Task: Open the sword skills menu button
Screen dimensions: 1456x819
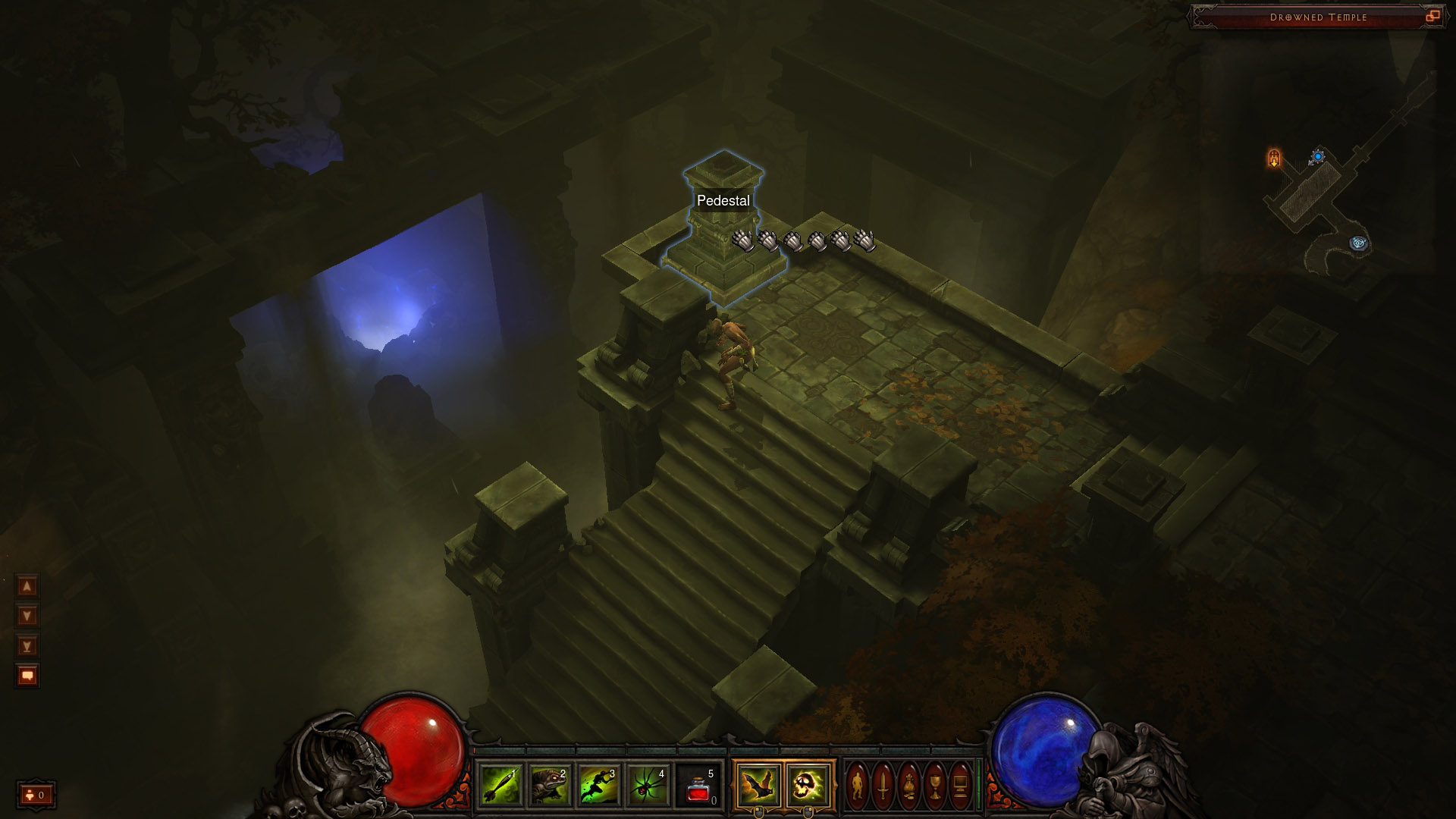Action: tap(883, 785)
